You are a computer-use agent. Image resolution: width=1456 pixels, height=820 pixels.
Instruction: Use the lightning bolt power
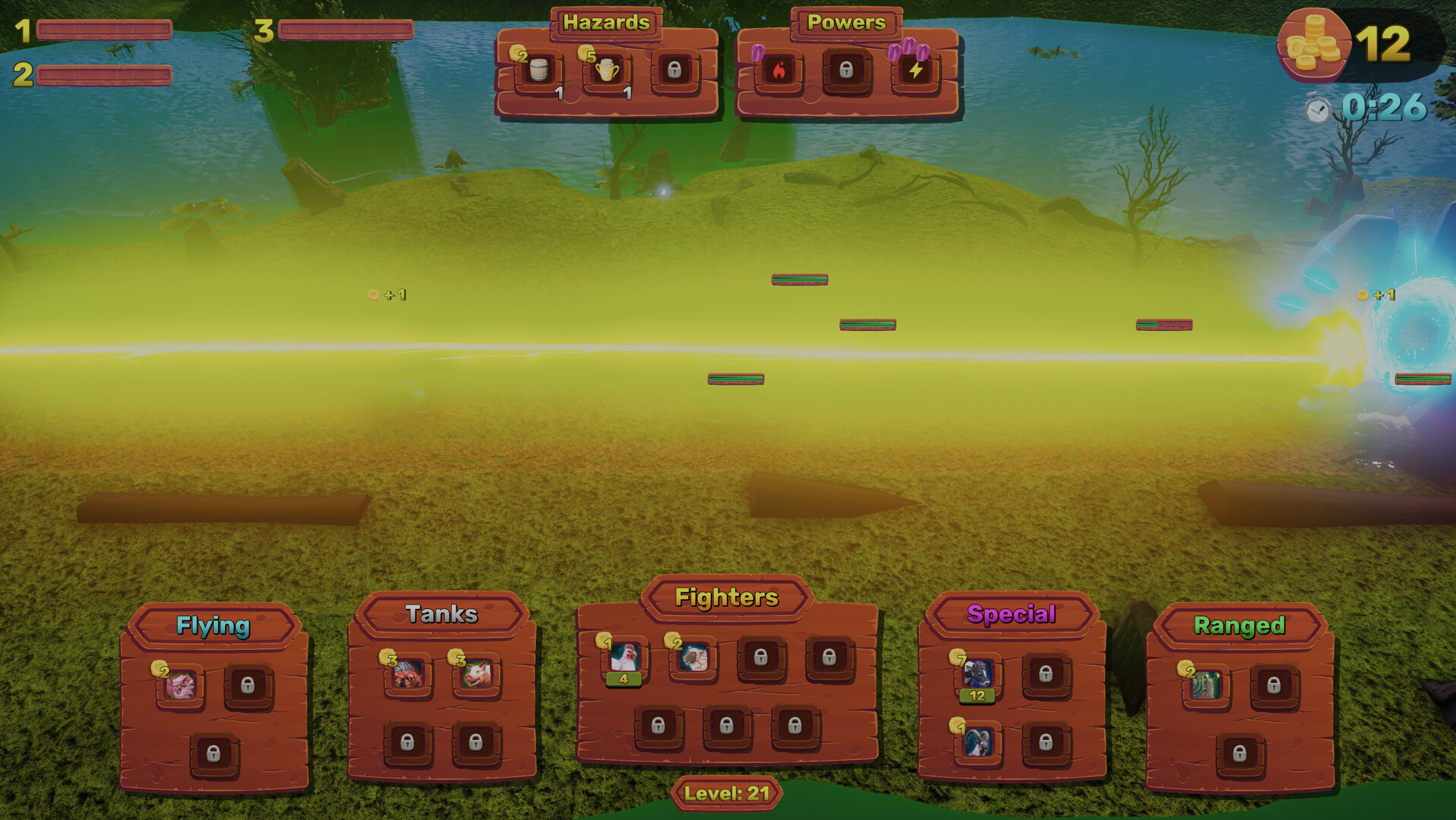tap(917, 71)
